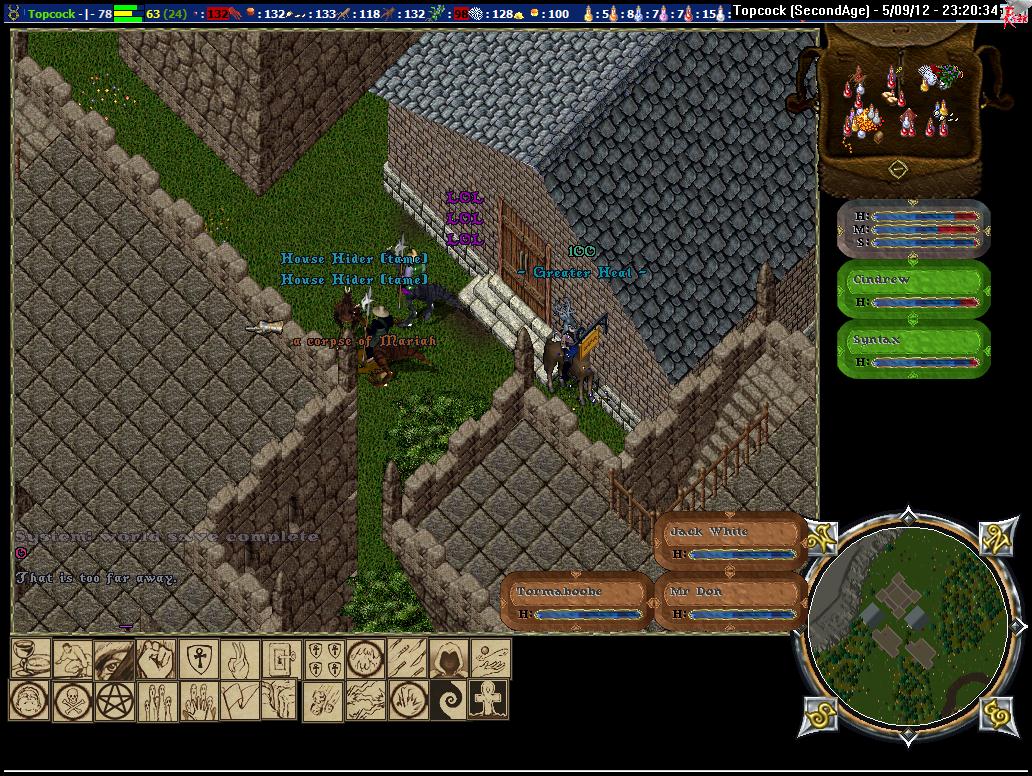Use the goblet and bowl icon
Image resolution: width=1032 pixels, height=776 pixels.
[30, 659]
